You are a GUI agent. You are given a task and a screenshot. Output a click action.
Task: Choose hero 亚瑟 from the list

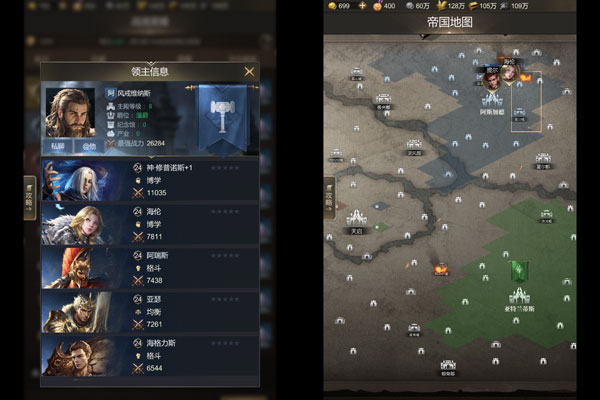pyautogui.click(x=150, y=312)
